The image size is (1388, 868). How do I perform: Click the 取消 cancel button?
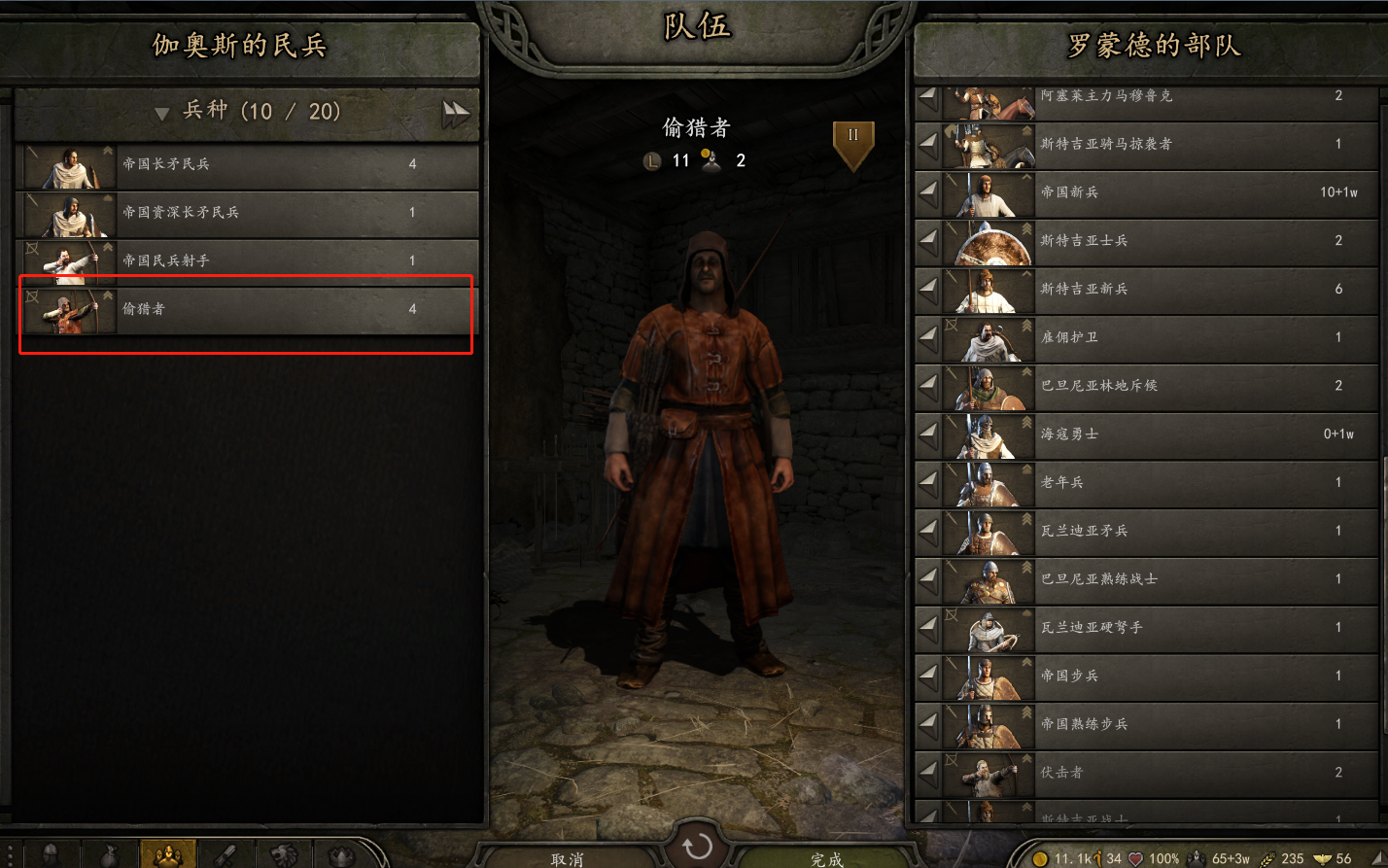pos(567,858)
